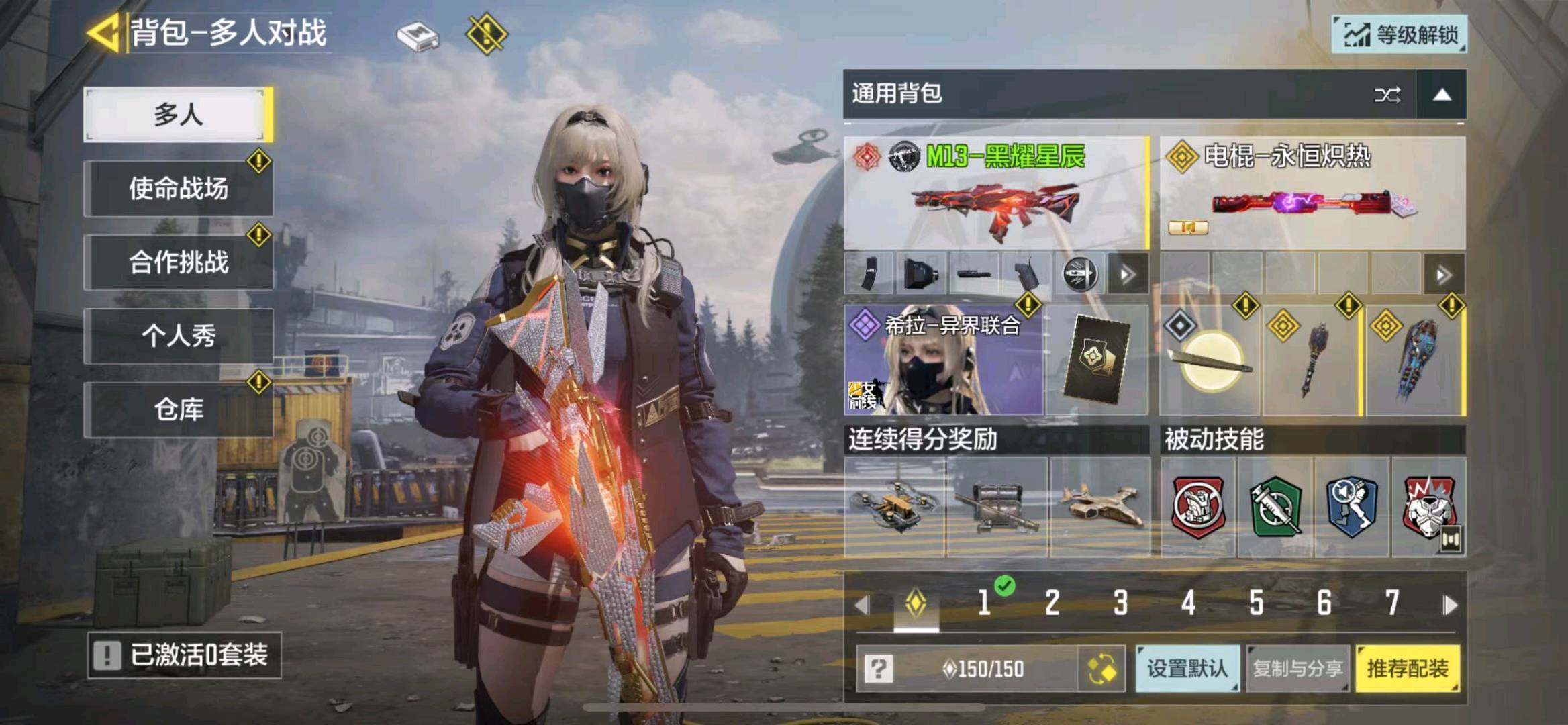Switch to loadout number 7
This screenshot has width=1568, height=725.
click(x=1392, y=603)
